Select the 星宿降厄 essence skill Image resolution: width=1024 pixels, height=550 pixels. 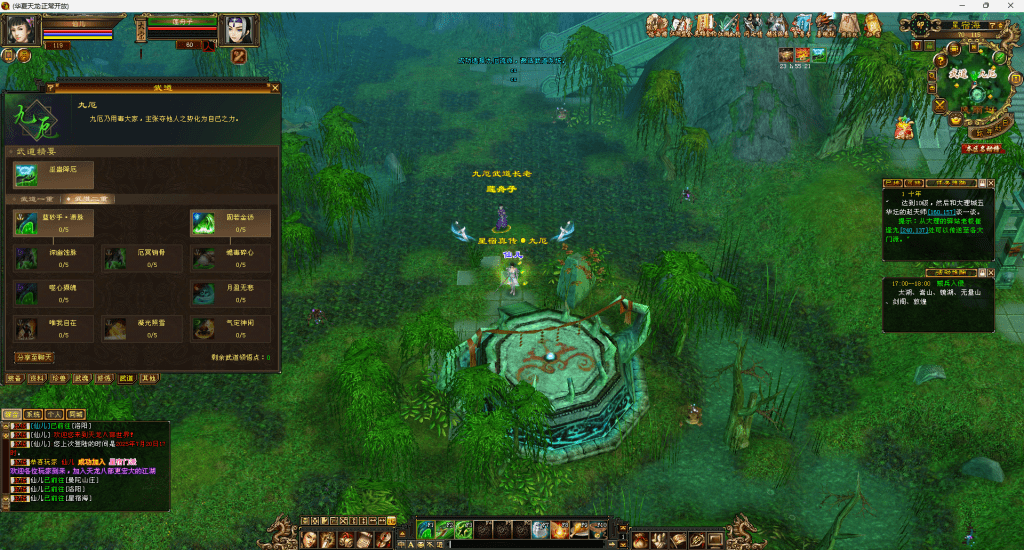pos(27,175)
